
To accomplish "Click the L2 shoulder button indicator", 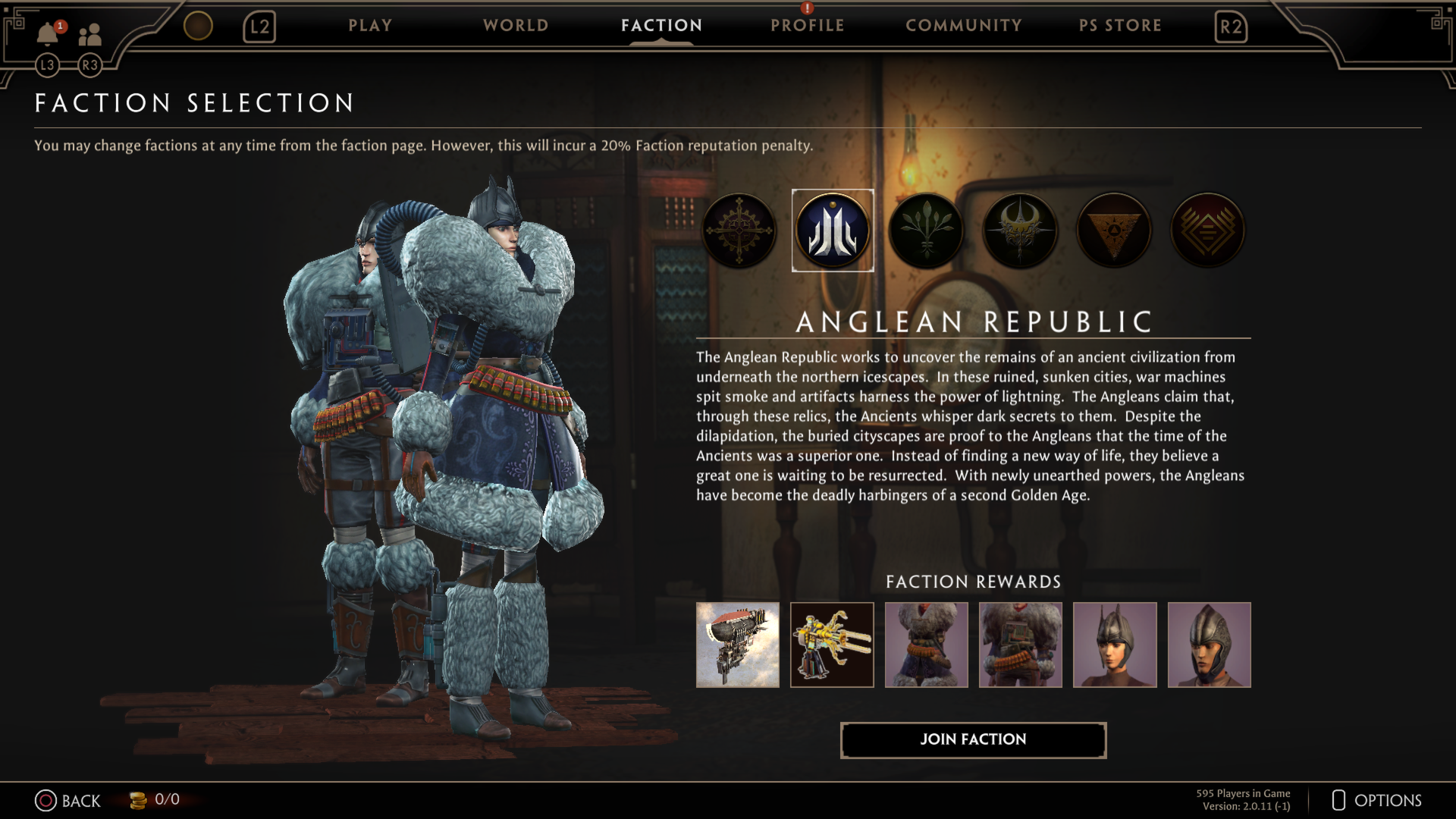I will [x=259, y=25].
